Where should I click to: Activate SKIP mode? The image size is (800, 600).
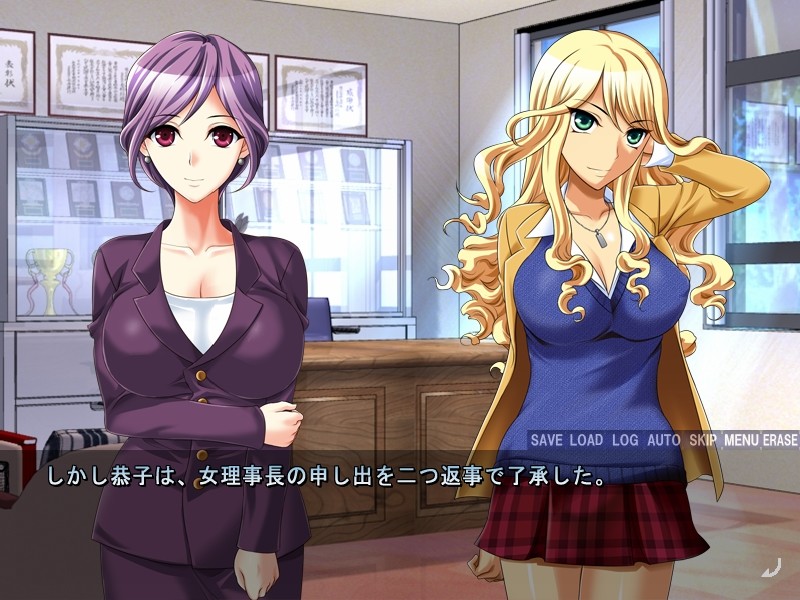pos(703,440)
